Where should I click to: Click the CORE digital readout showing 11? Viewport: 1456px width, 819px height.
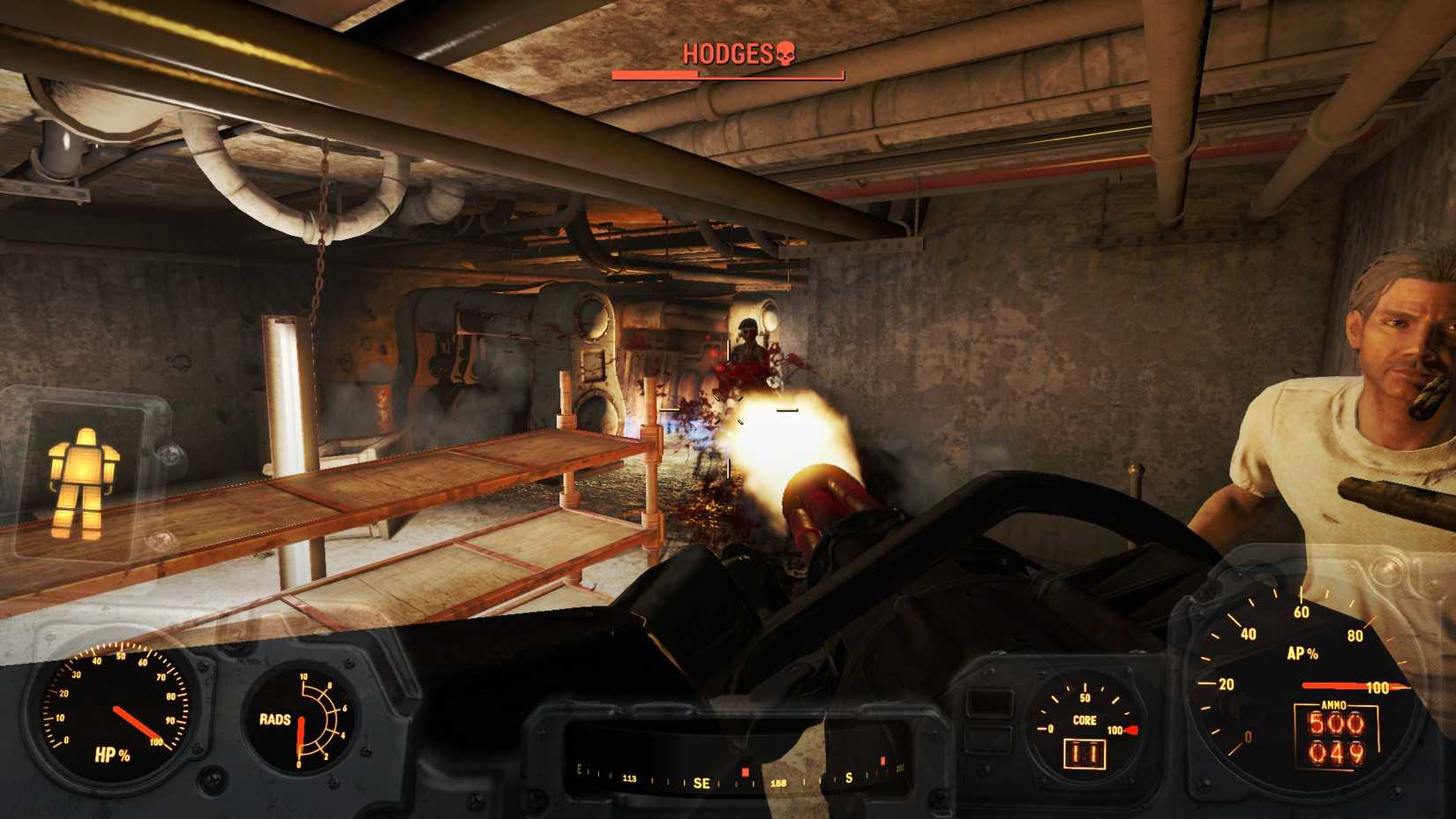click(x=1083, y=755)
